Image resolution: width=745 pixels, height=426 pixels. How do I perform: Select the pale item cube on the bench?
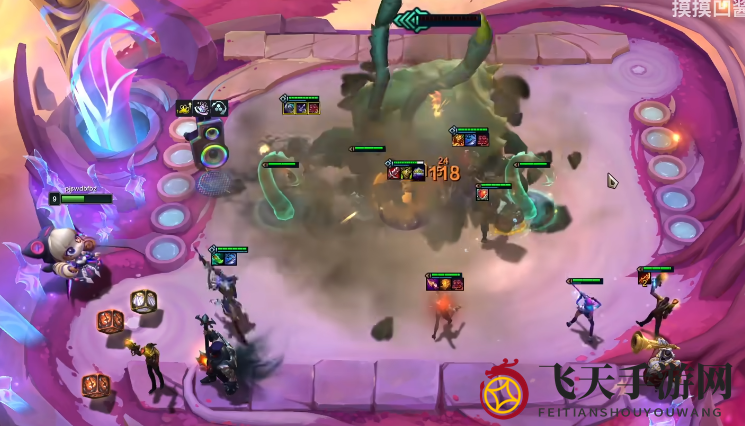[144, 300]
